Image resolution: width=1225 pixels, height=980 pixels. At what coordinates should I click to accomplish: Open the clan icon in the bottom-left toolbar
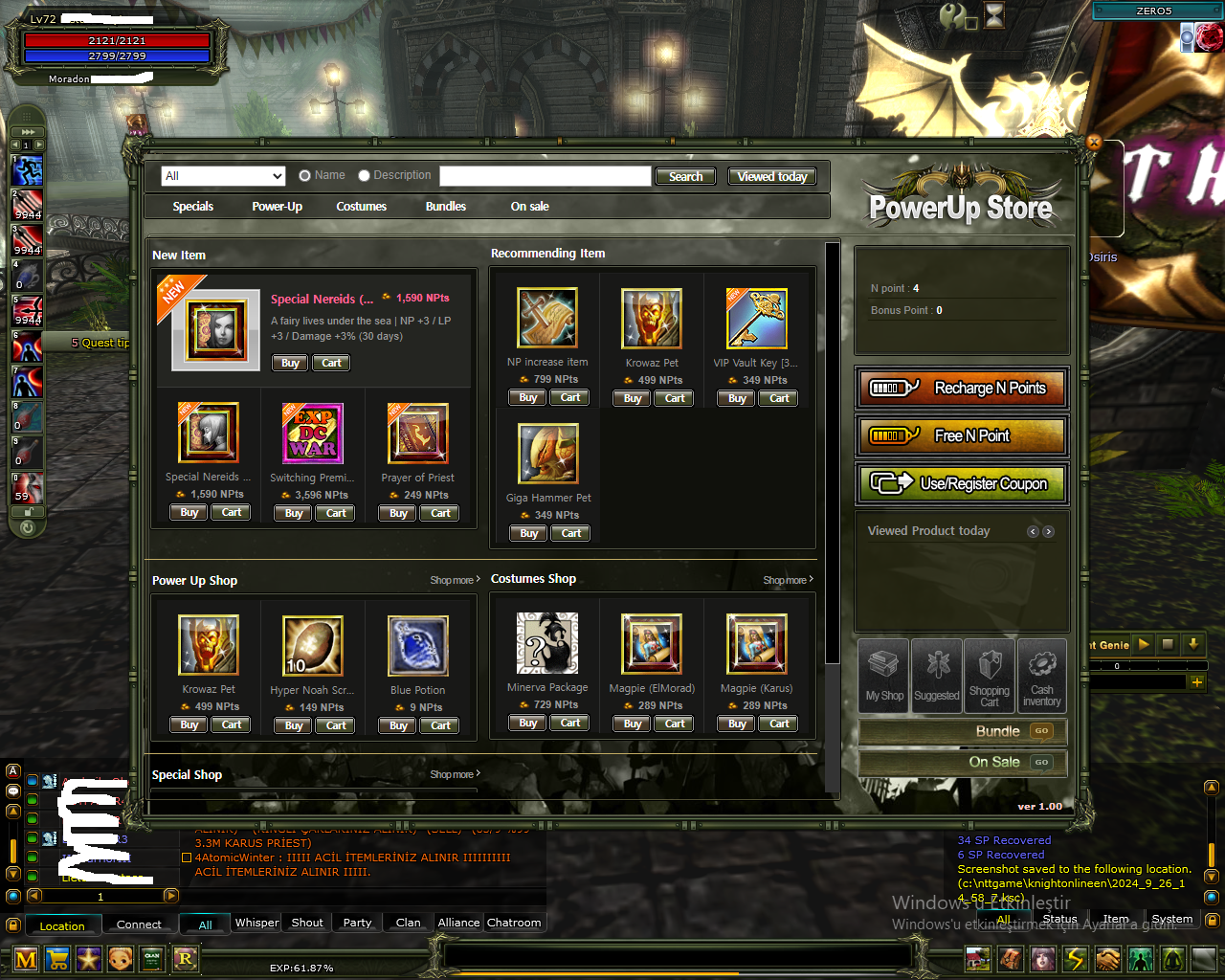point(151,959)
